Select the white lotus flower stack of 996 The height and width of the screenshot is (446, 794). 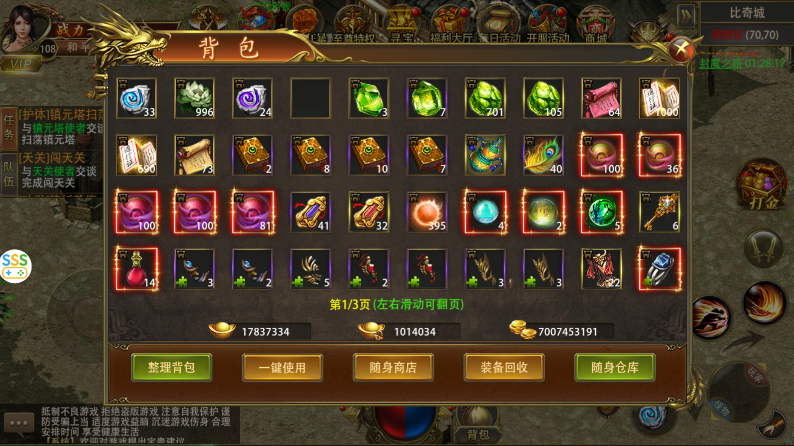pos(194,98)
